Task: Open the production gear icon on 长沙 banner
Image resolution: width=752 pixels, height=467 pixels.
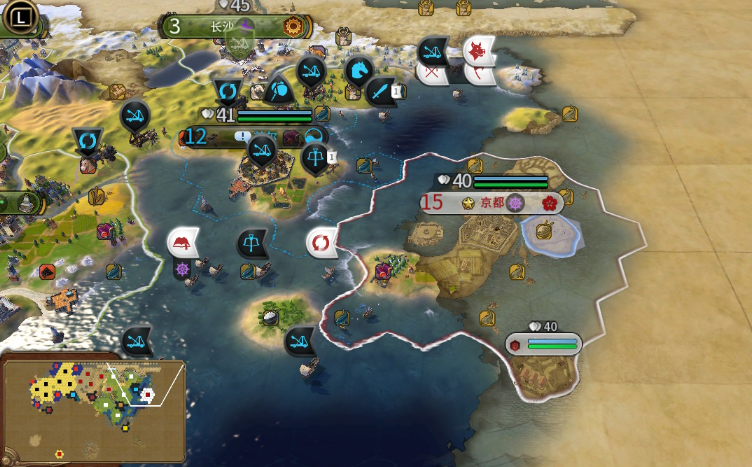Action: [293, 25]
